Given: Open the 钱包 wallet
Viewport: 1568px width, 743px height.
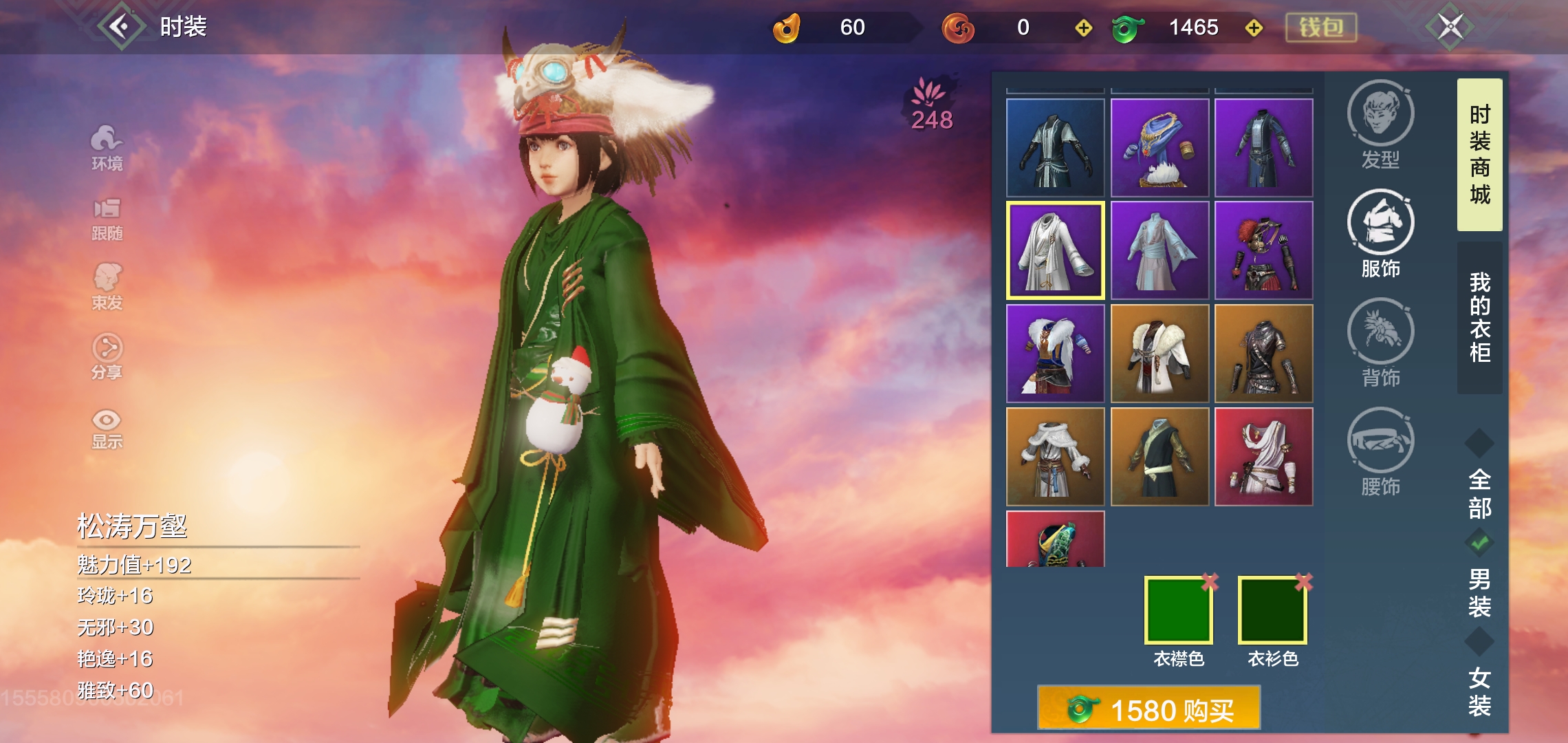Looking at the screenshot, I should pyautogui.click(x=1320, y=26).
